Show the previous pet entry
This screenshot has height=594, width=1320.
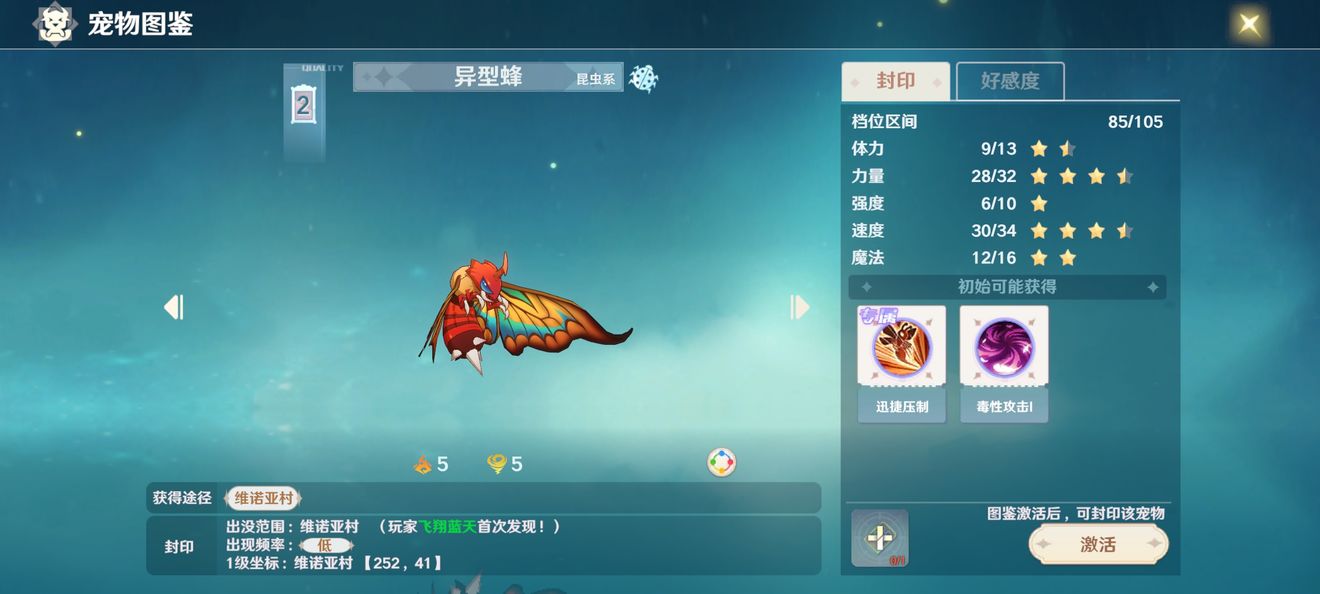coord(173,307)
